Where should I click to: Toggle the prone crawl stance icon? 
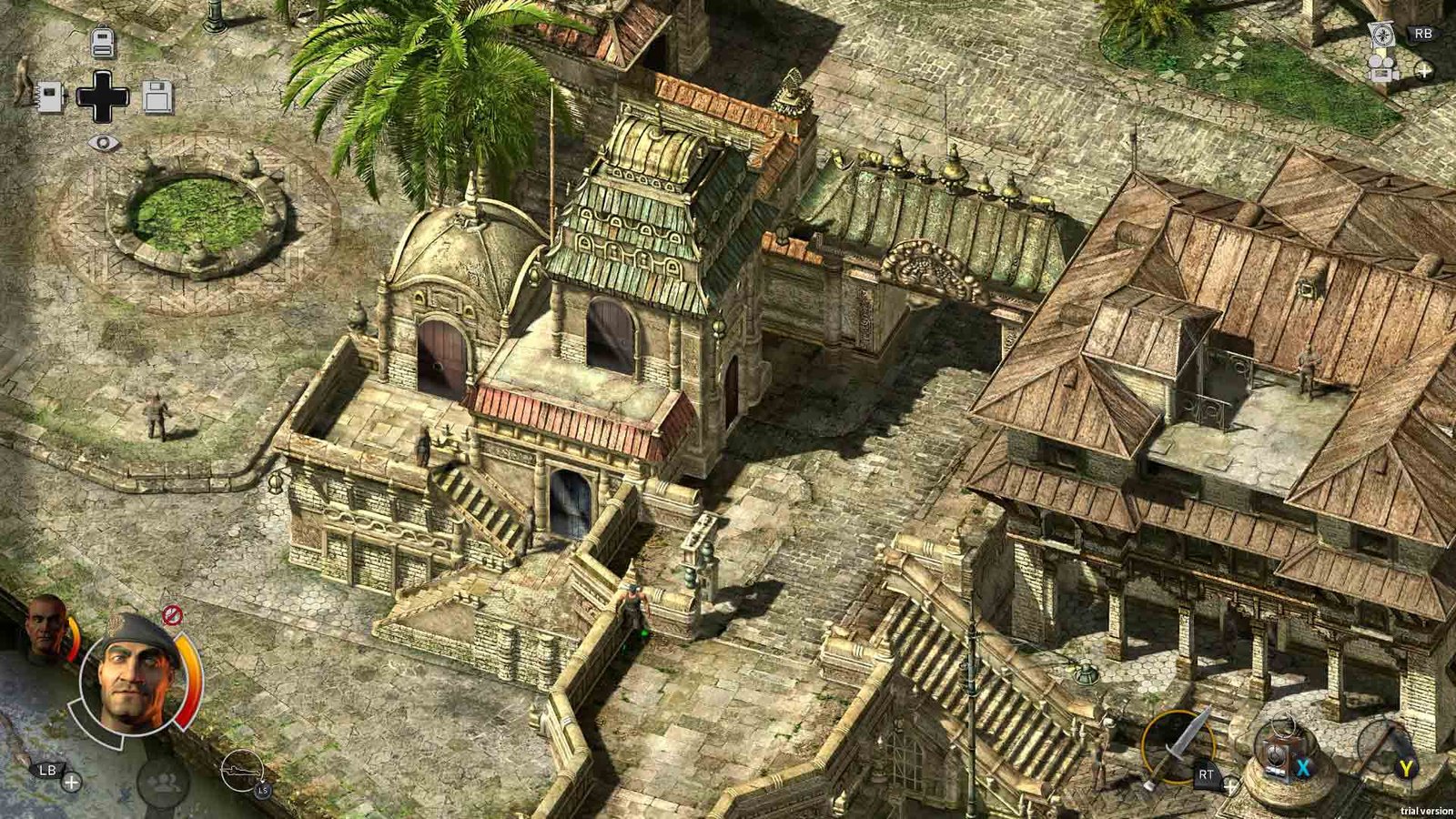[x=242, y=772]
